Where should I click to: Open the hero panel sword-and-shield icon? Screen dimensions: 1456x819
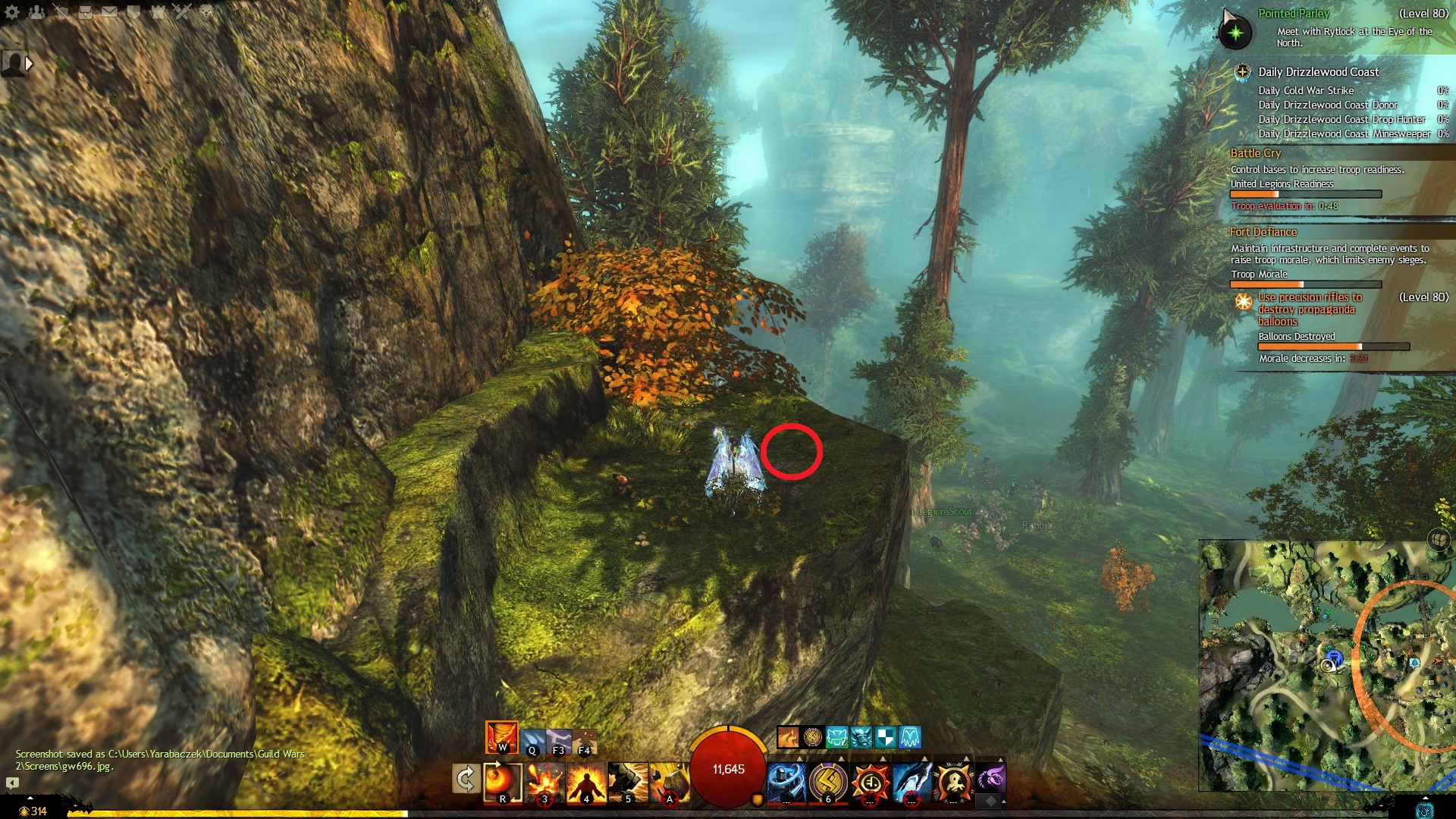(61, 12)
